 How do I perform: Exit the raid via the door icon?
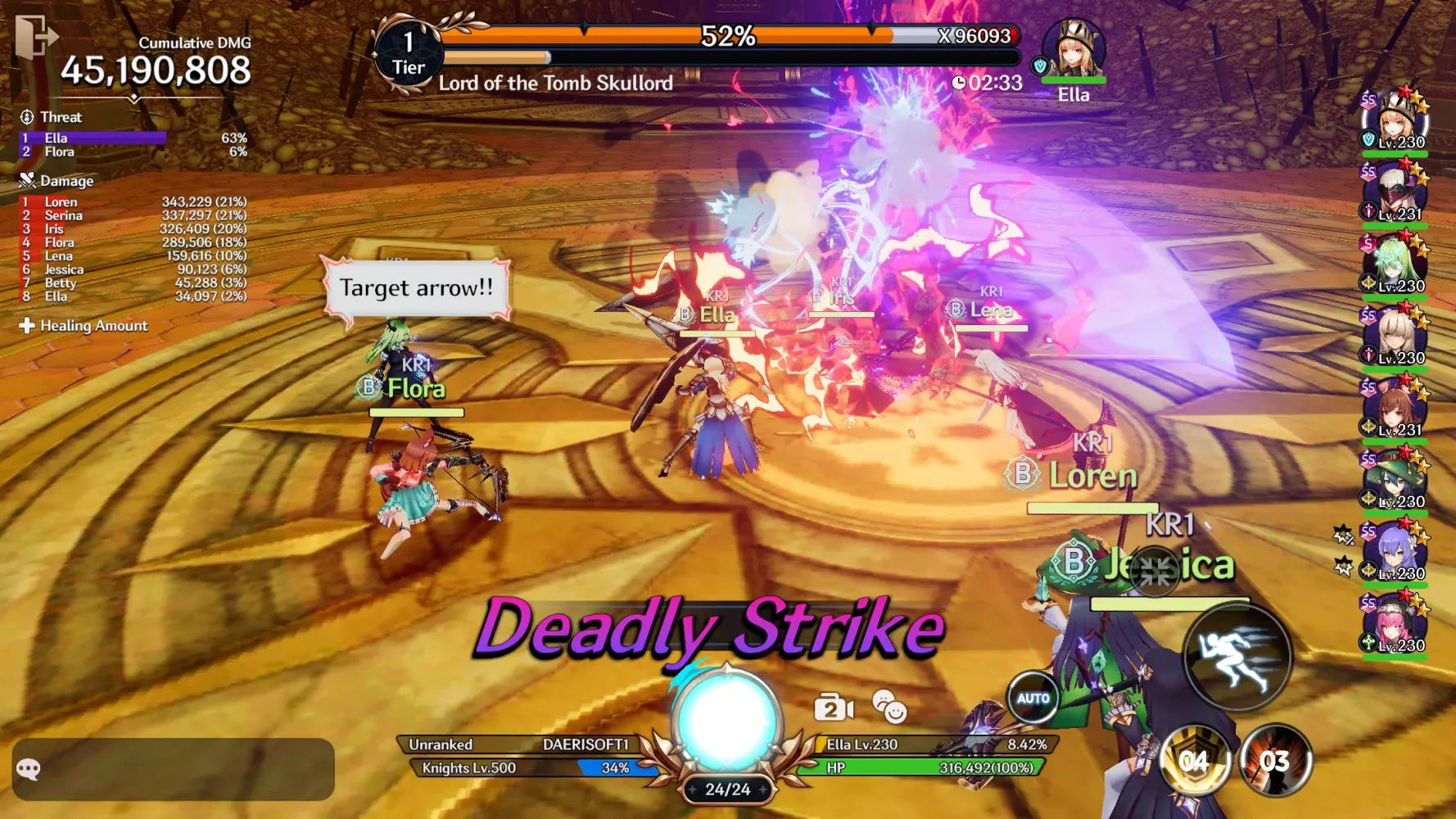pos(36,37)
